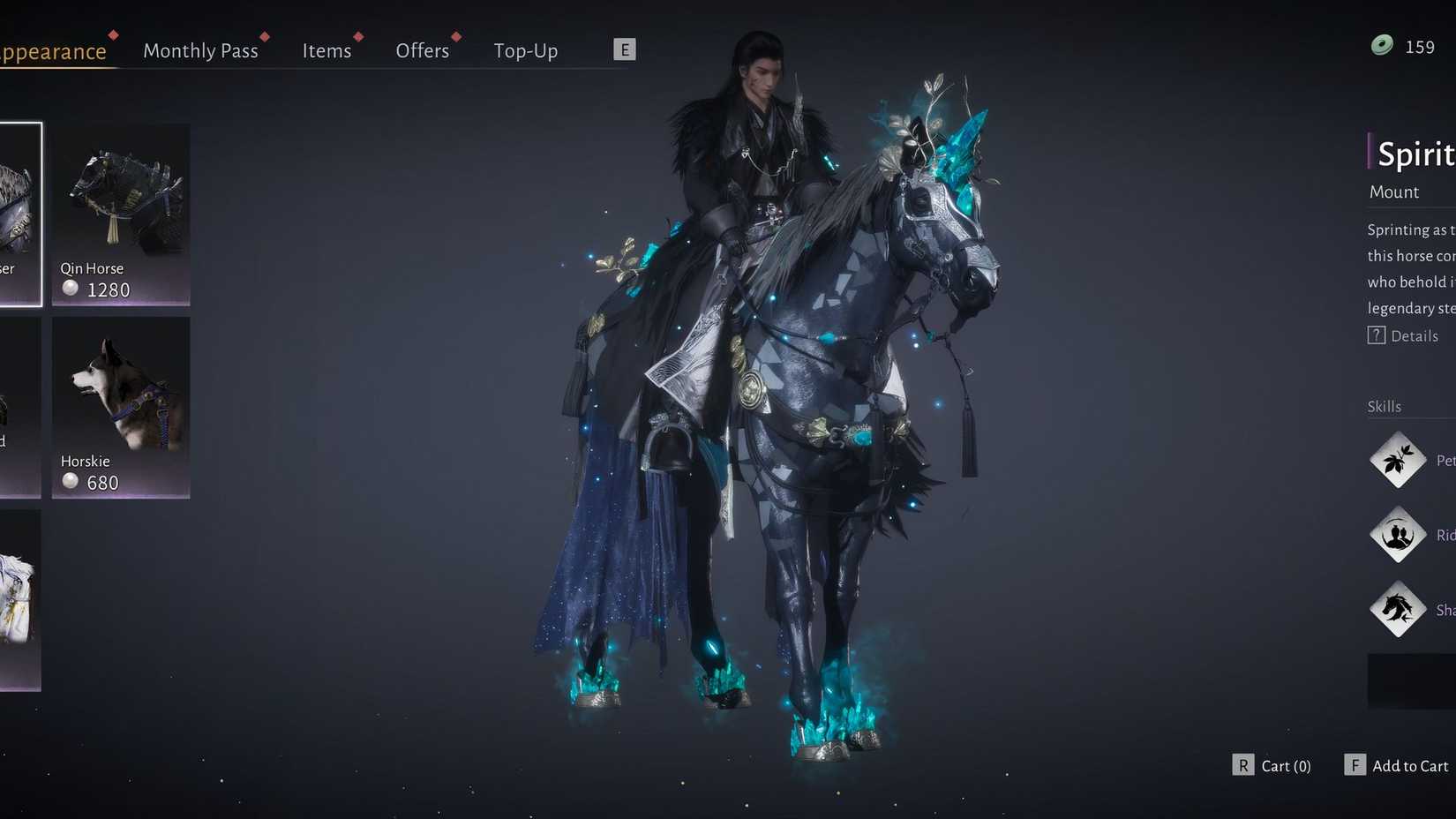Select the Pet skill icon
This screenshot has width=1456, height=819.
click(x=1399, y=460)
